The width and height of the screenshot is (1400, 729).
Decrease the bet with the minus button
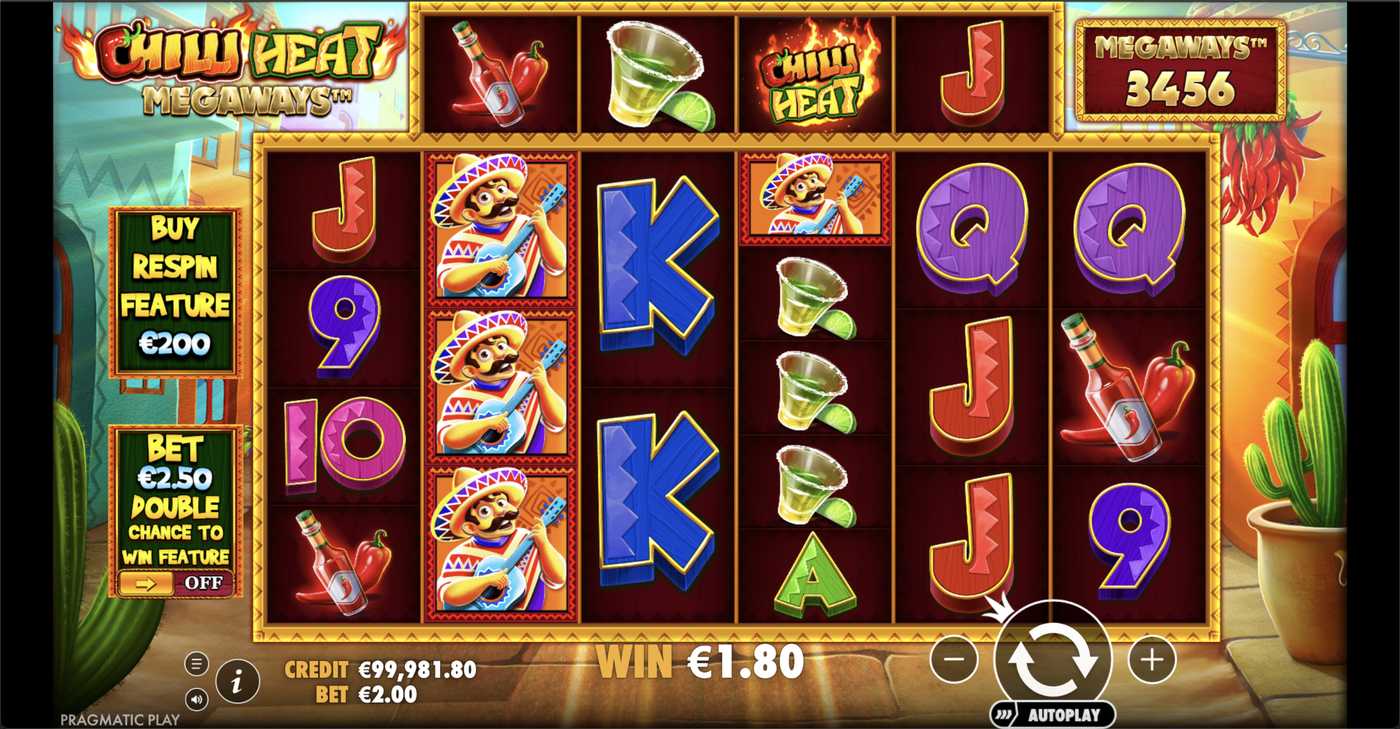[954, 660]
